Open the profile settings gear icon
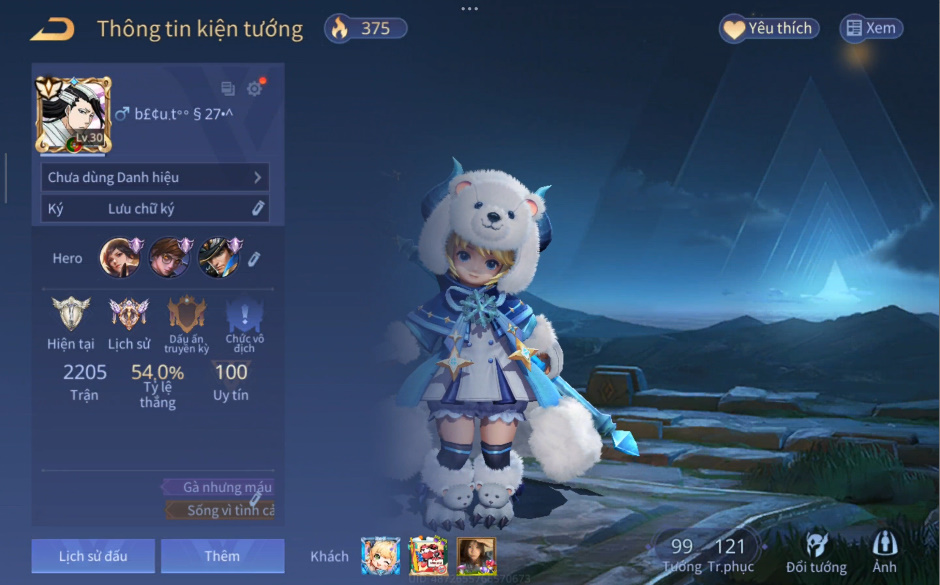This screenshot has width=940, height=585. click(254, 88)
